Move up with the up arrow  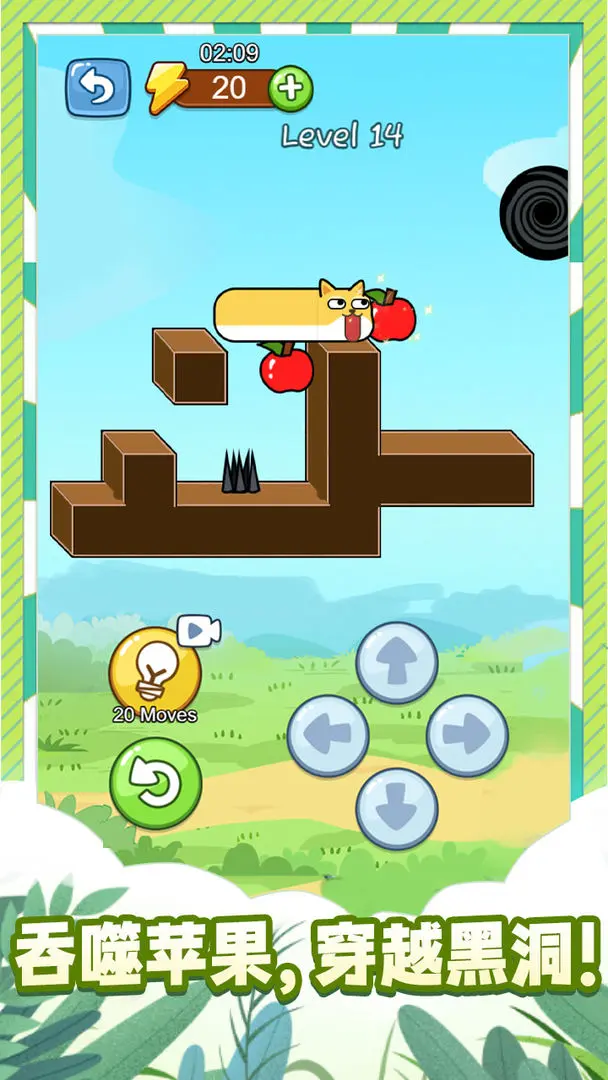point(397,662)
